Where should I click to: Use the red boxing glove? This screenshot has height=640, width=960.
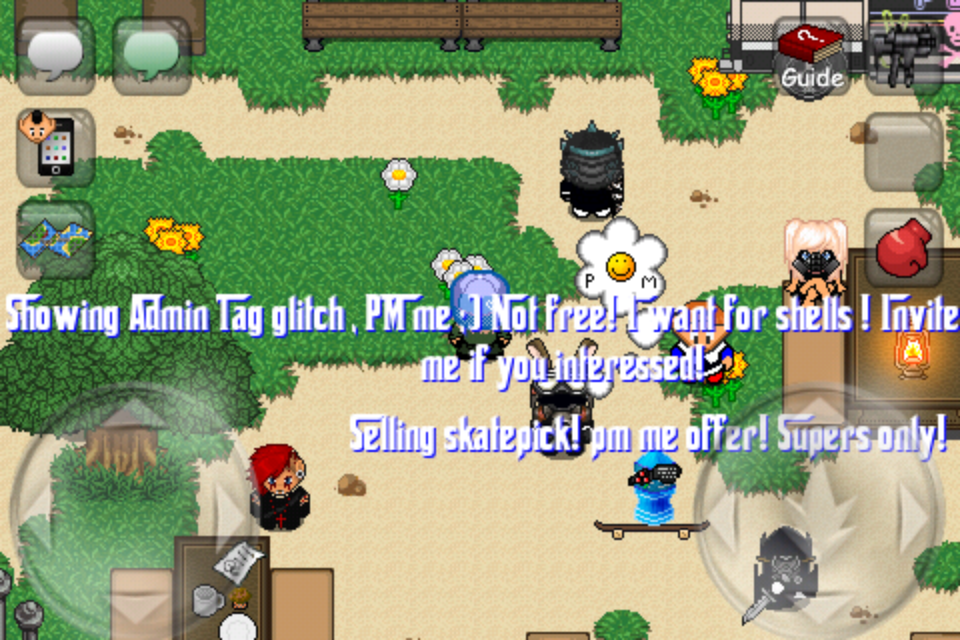[x=903, y=249]
